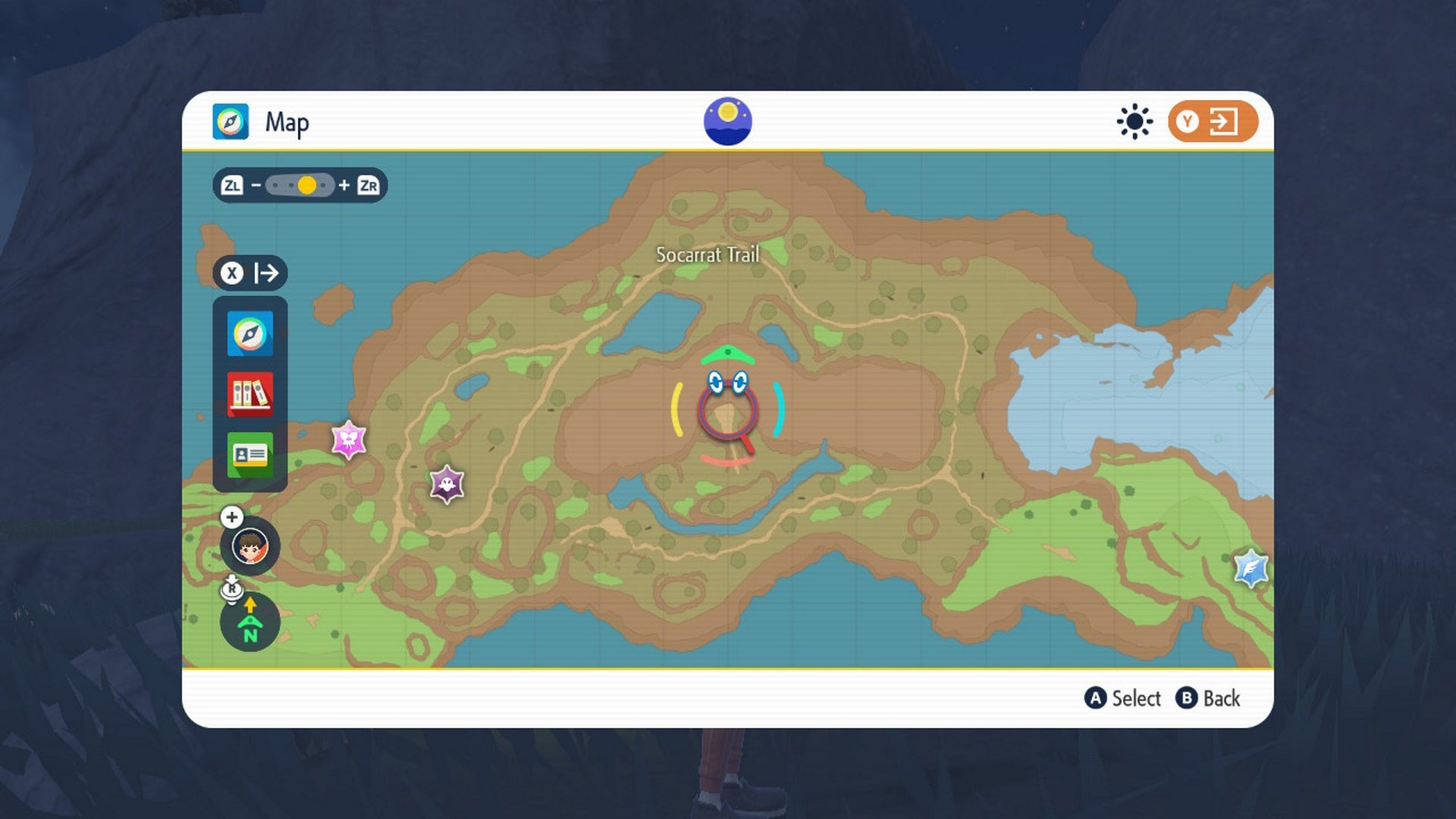Screen dimensions: 1456x819
Task: Select the ghost-type Tera Raid crystal marker
Action: click(x=446, y=482)
